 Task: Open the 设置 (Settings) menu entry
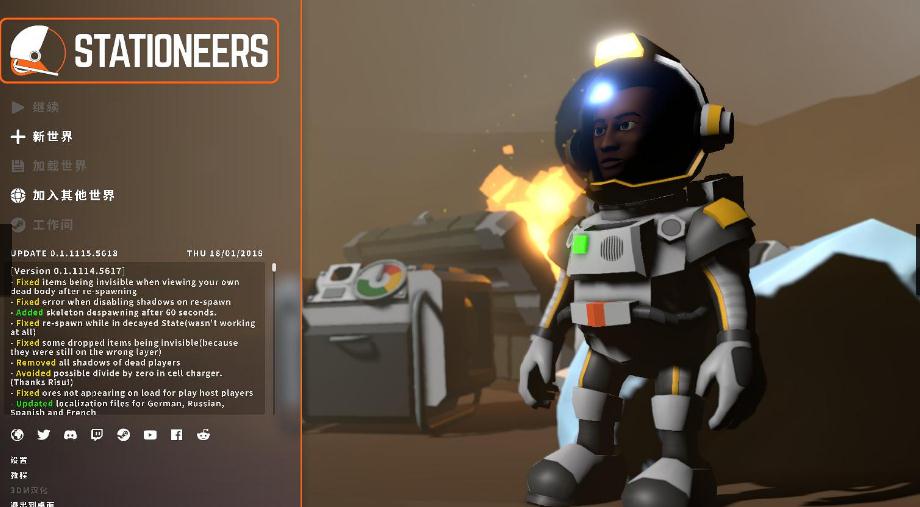pyautogui.click(x=19, y=461)
